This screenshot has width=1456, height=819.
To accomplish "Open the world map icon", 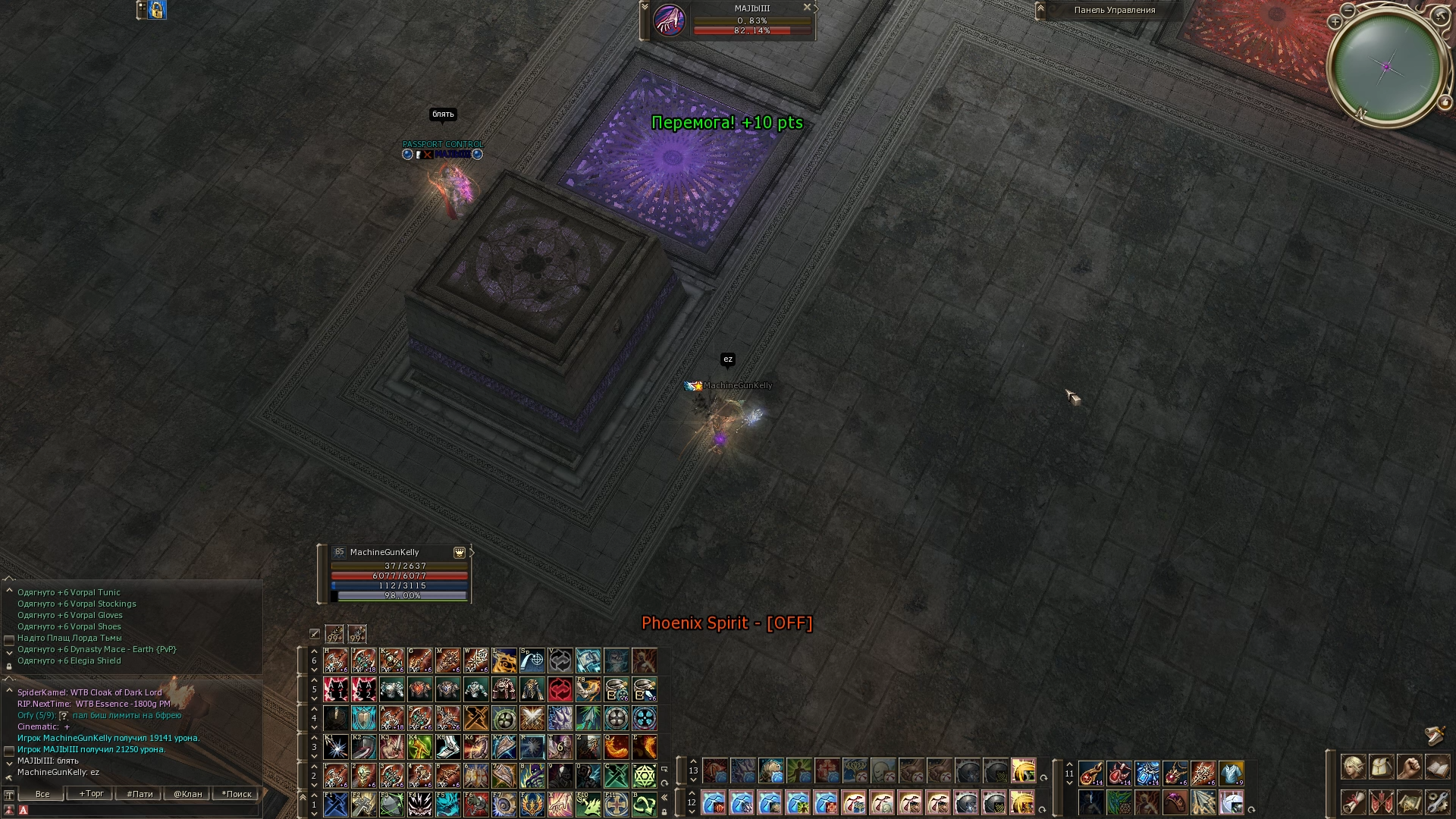I will click(x=1410, y=802).
